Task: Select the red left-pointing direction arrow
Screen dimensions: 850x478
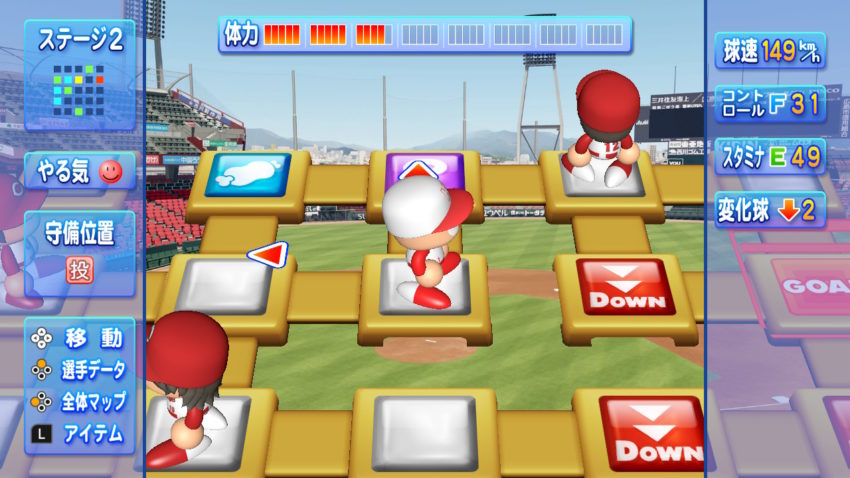Action: coord(267,255)
